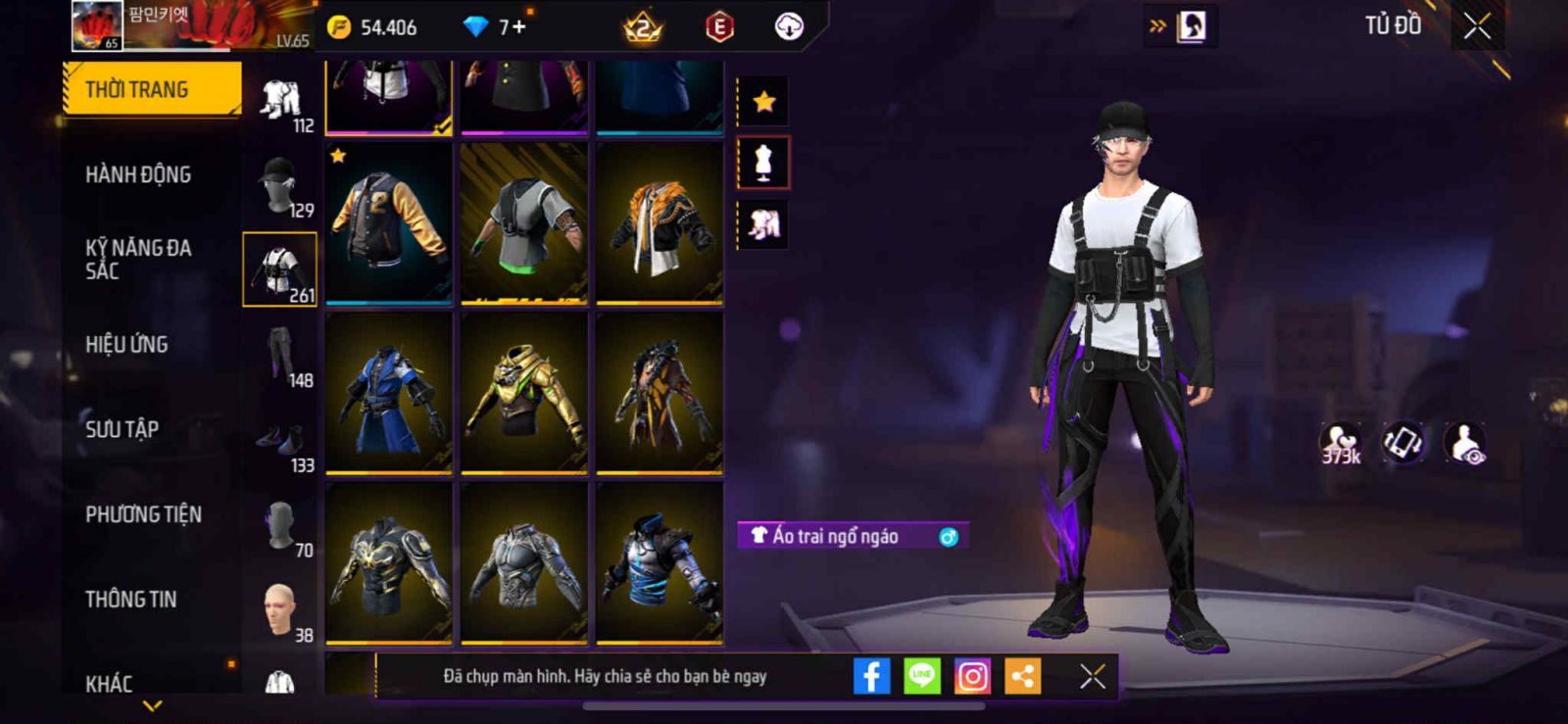Tap the gold coin balance
The image size is (1568, 724).
pos(373,27)
